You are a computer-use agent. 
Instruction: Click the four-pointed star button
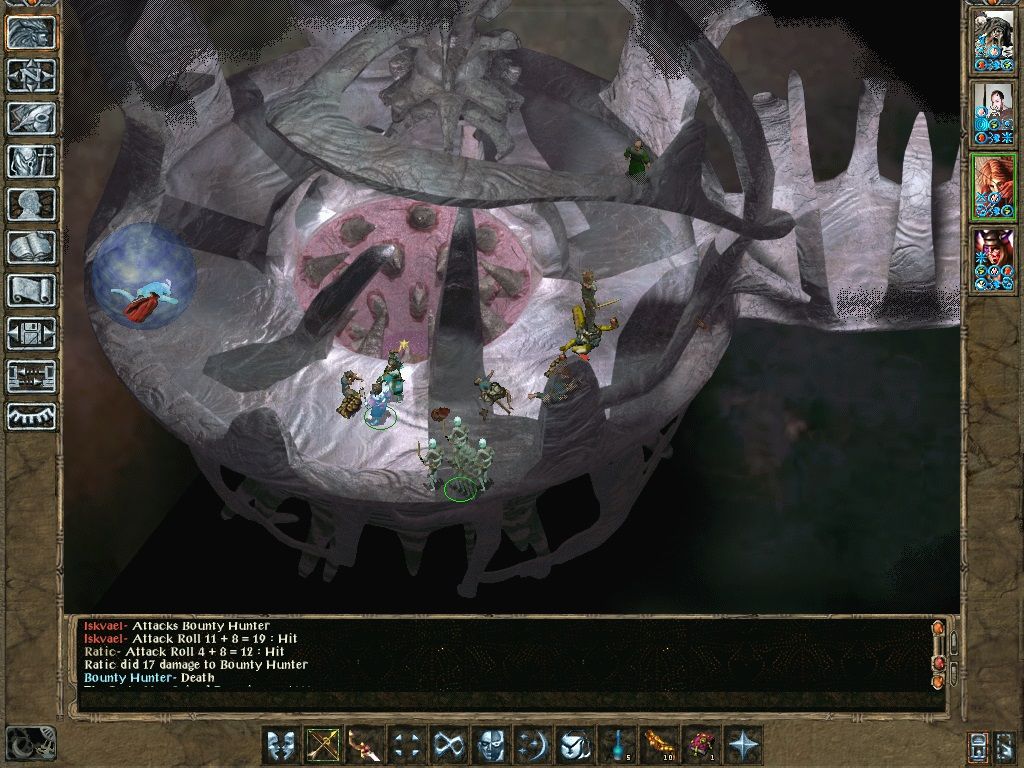click(x=742, y=745)
